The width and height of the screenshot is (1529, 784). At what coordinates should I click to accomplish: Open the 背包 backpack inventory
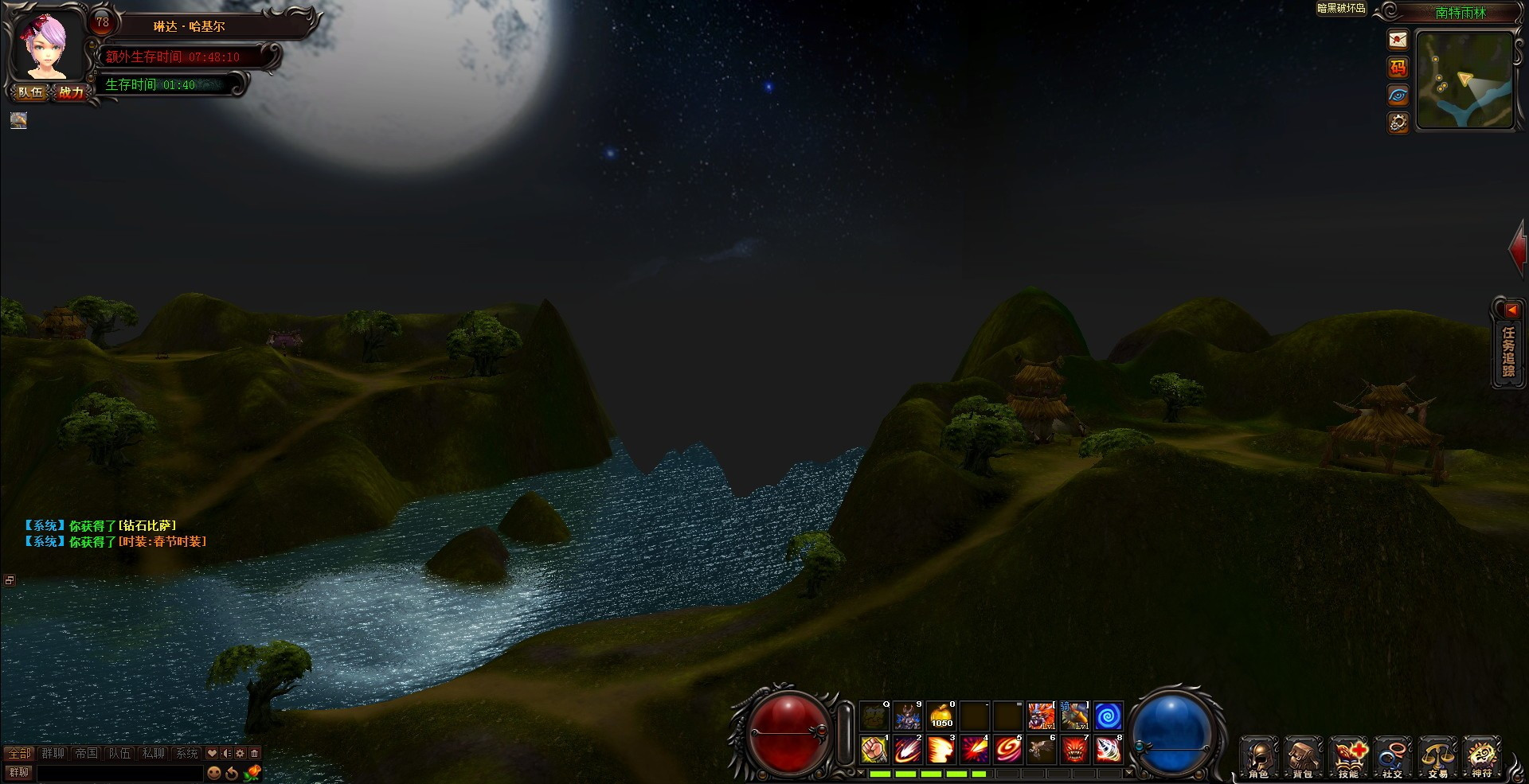tap(1303, 756)
